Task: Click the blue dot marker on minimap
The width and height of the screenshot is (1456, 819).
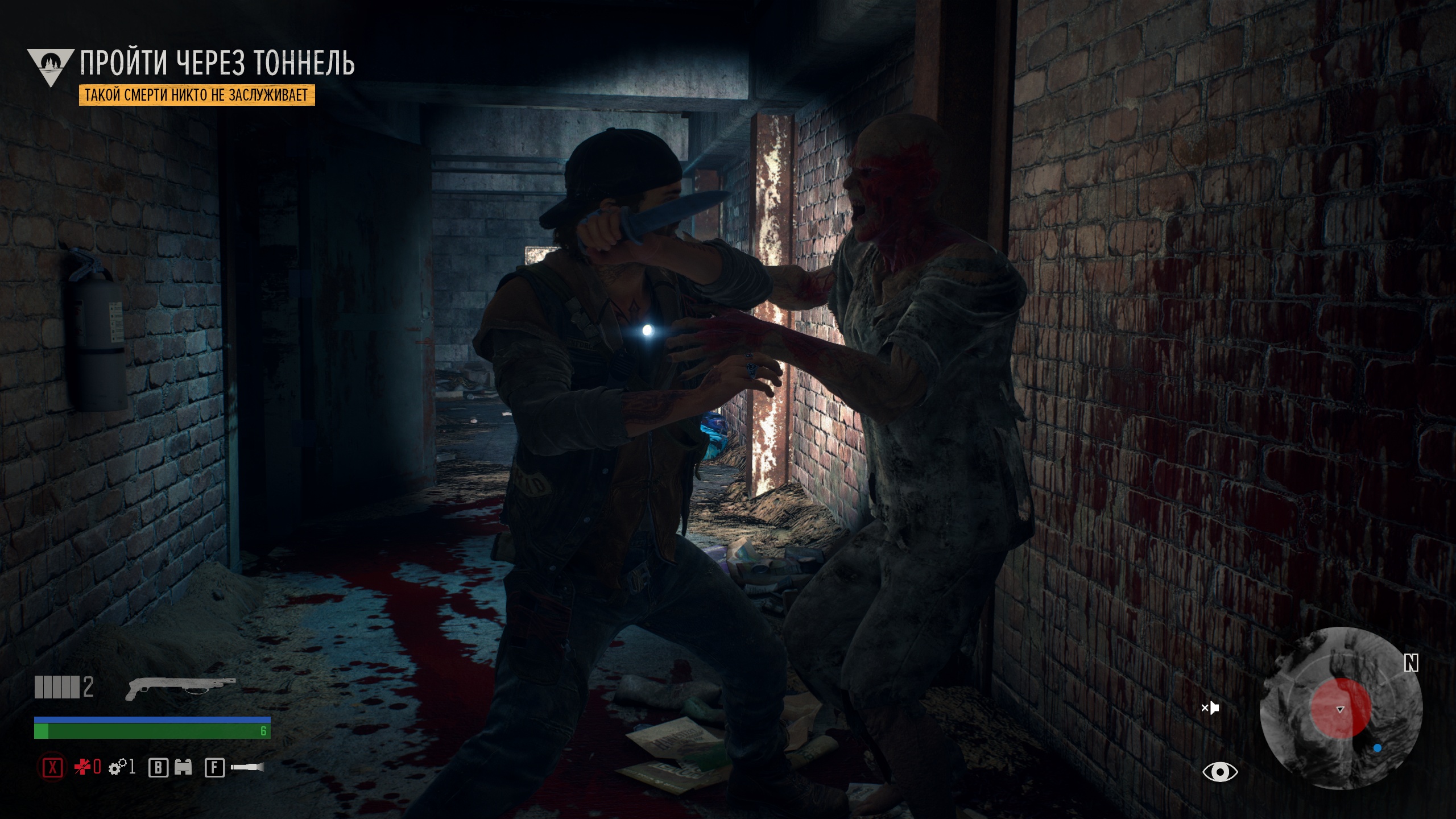Action: pyautogui.click(x=1378, y=748)
